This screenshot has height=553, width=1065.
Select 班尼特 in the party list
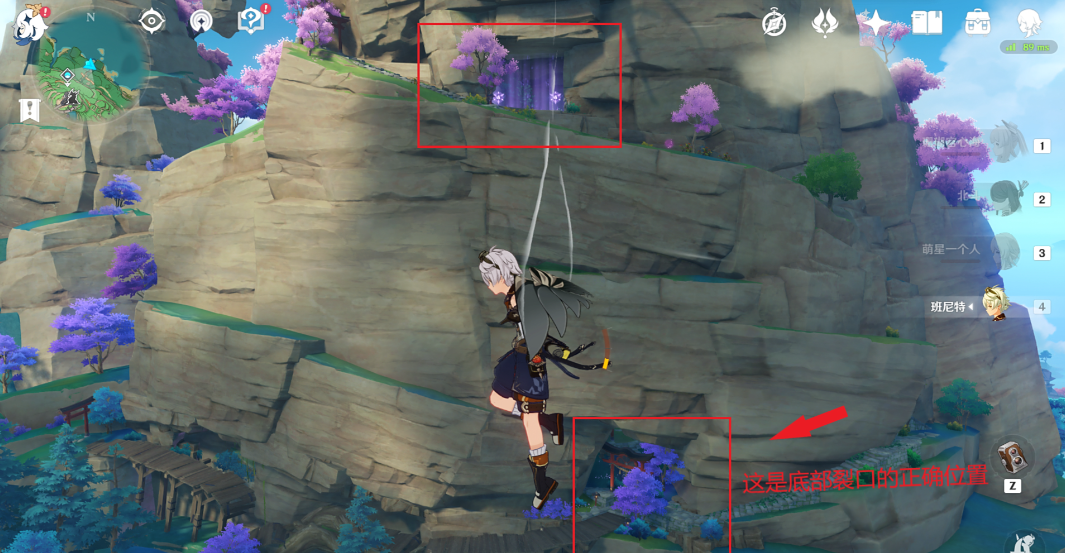tap(994, 306)
